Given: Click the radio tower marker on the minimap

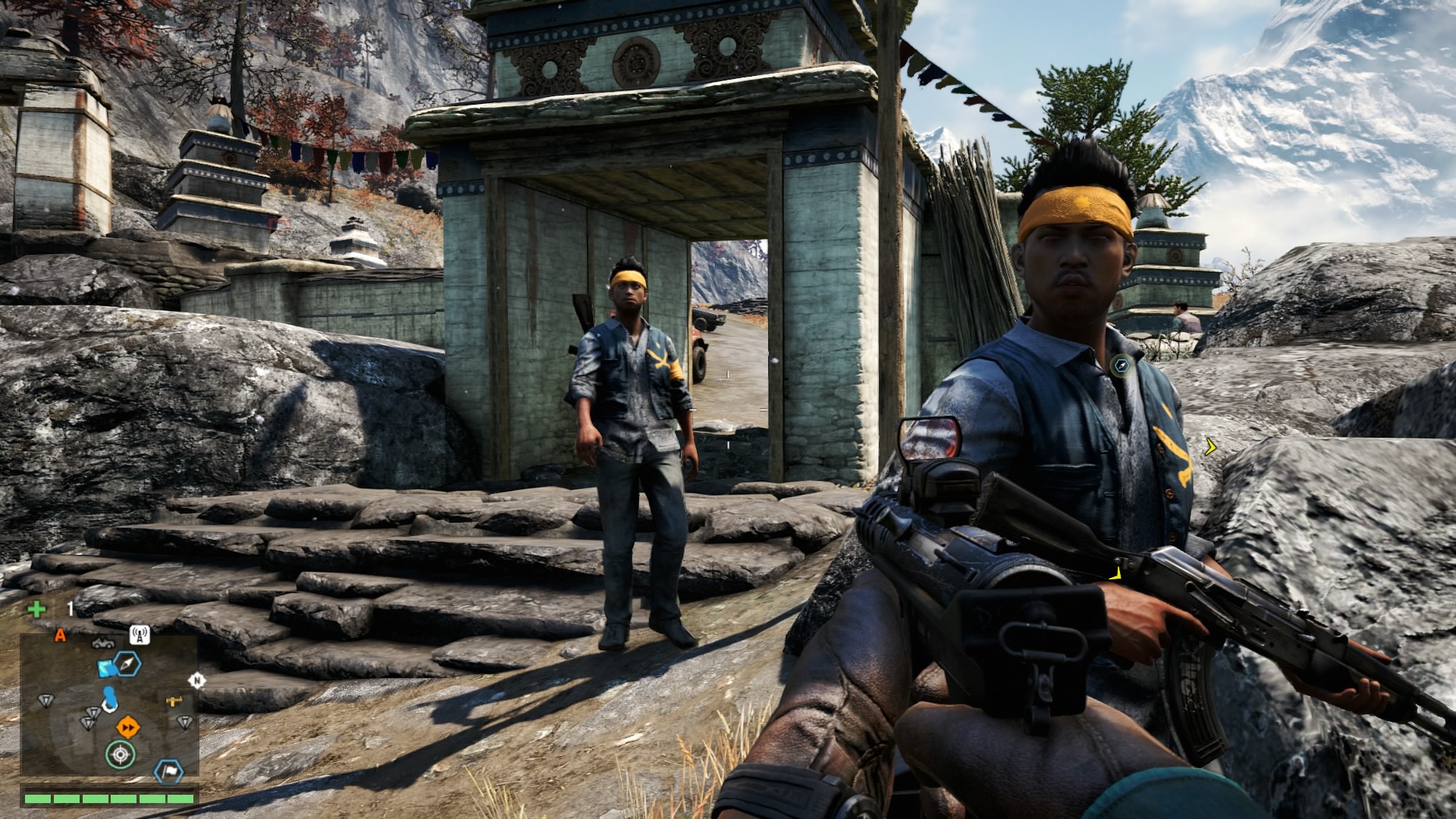Looking at the screenshot, I should (139, 635).
